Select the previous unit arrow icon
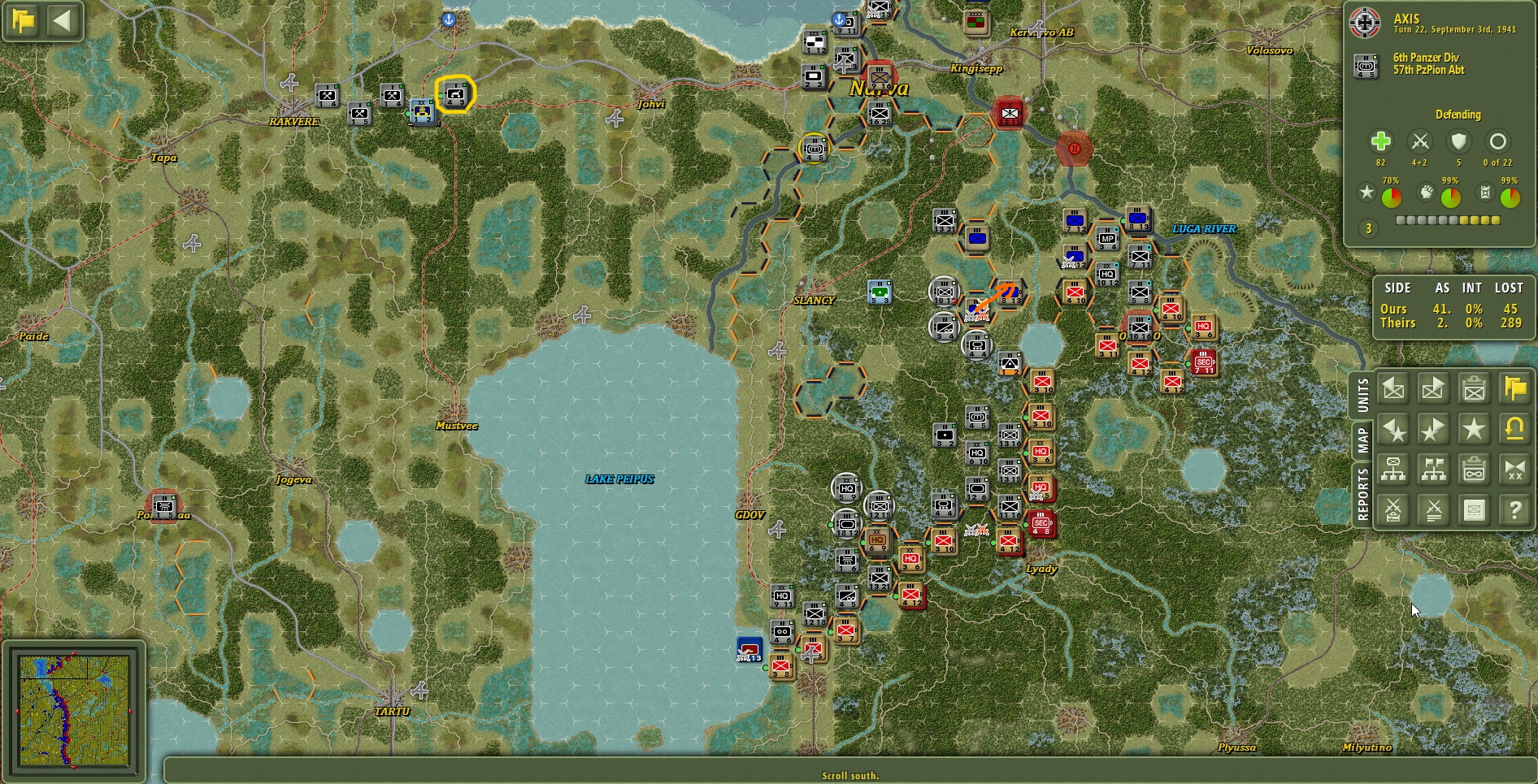 (1393, 388)
